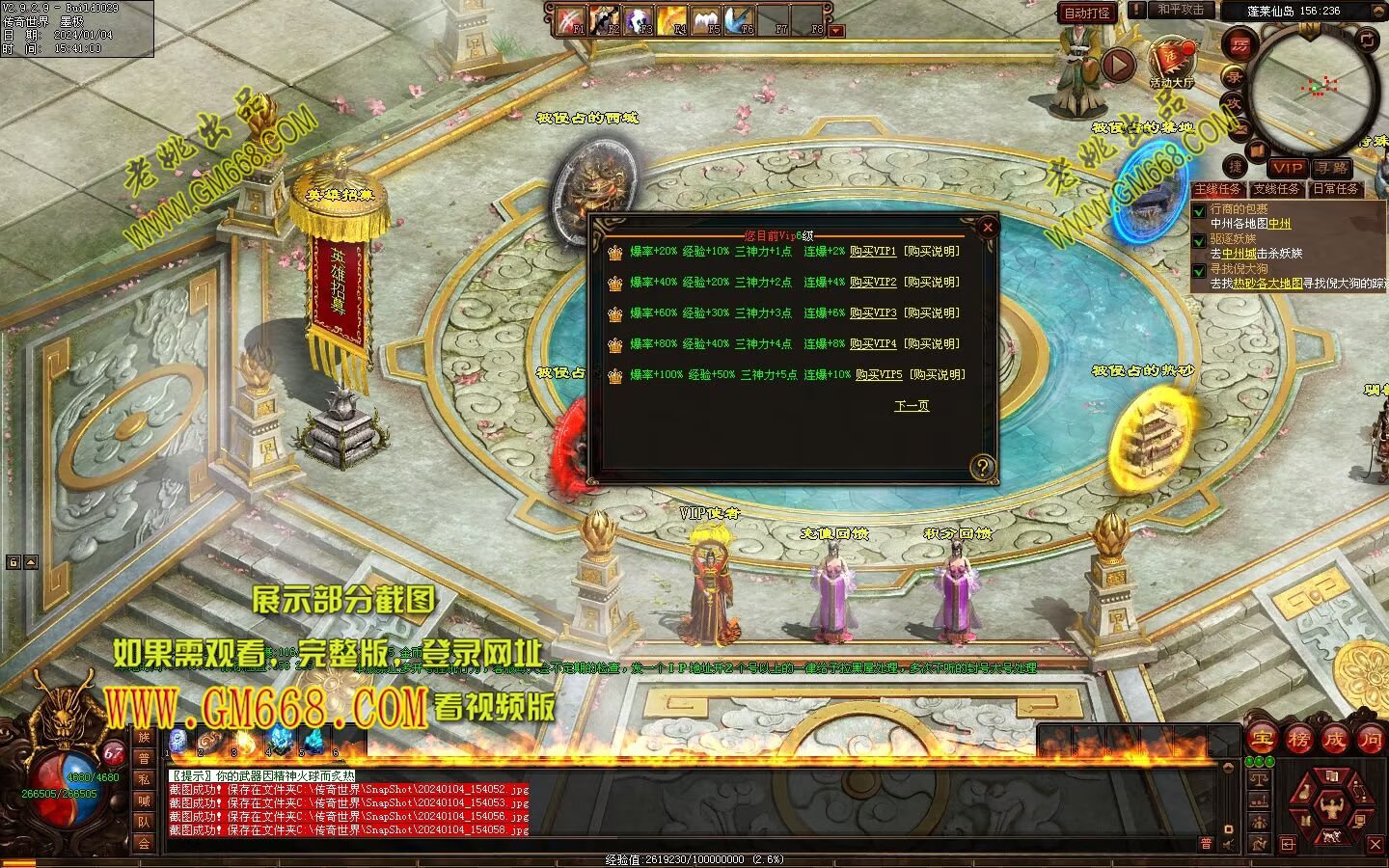Open the question mark help button
Image resolution: width=1389 pixels, height=868 pixels.
[x=982, y=468]
